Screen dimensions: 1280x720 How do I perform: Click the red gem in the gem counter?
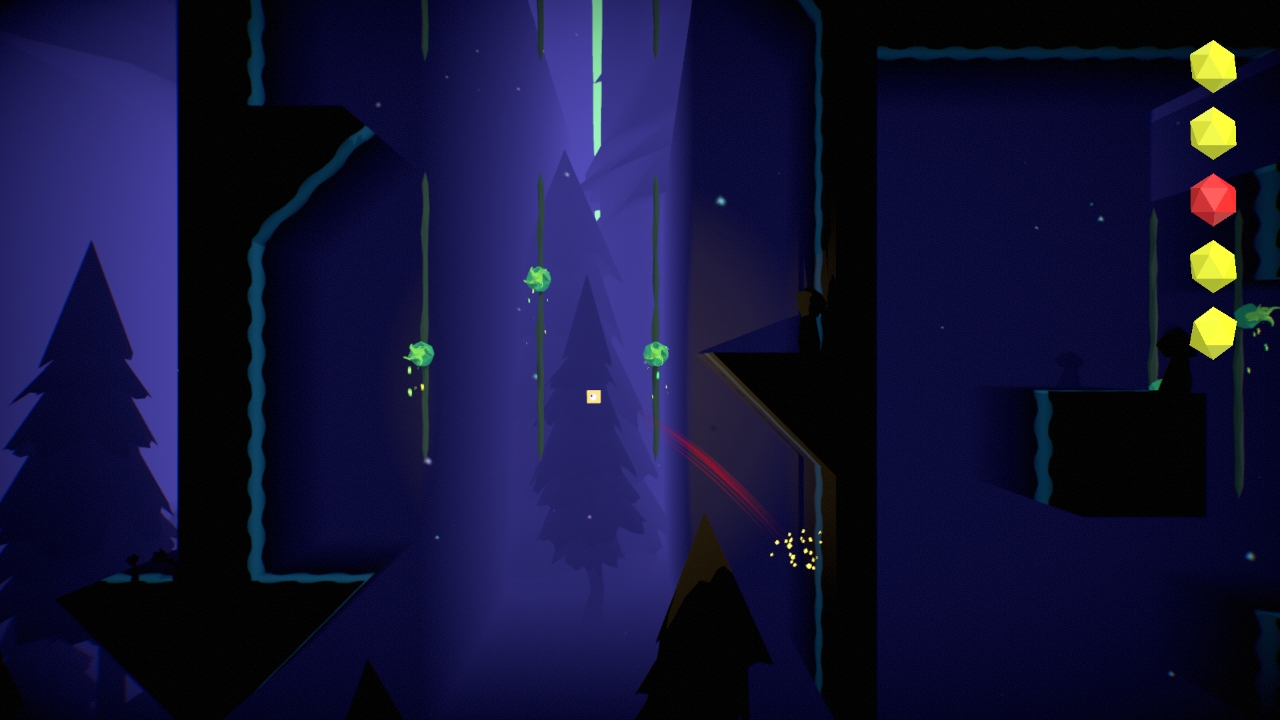[x=1213, y=198]
